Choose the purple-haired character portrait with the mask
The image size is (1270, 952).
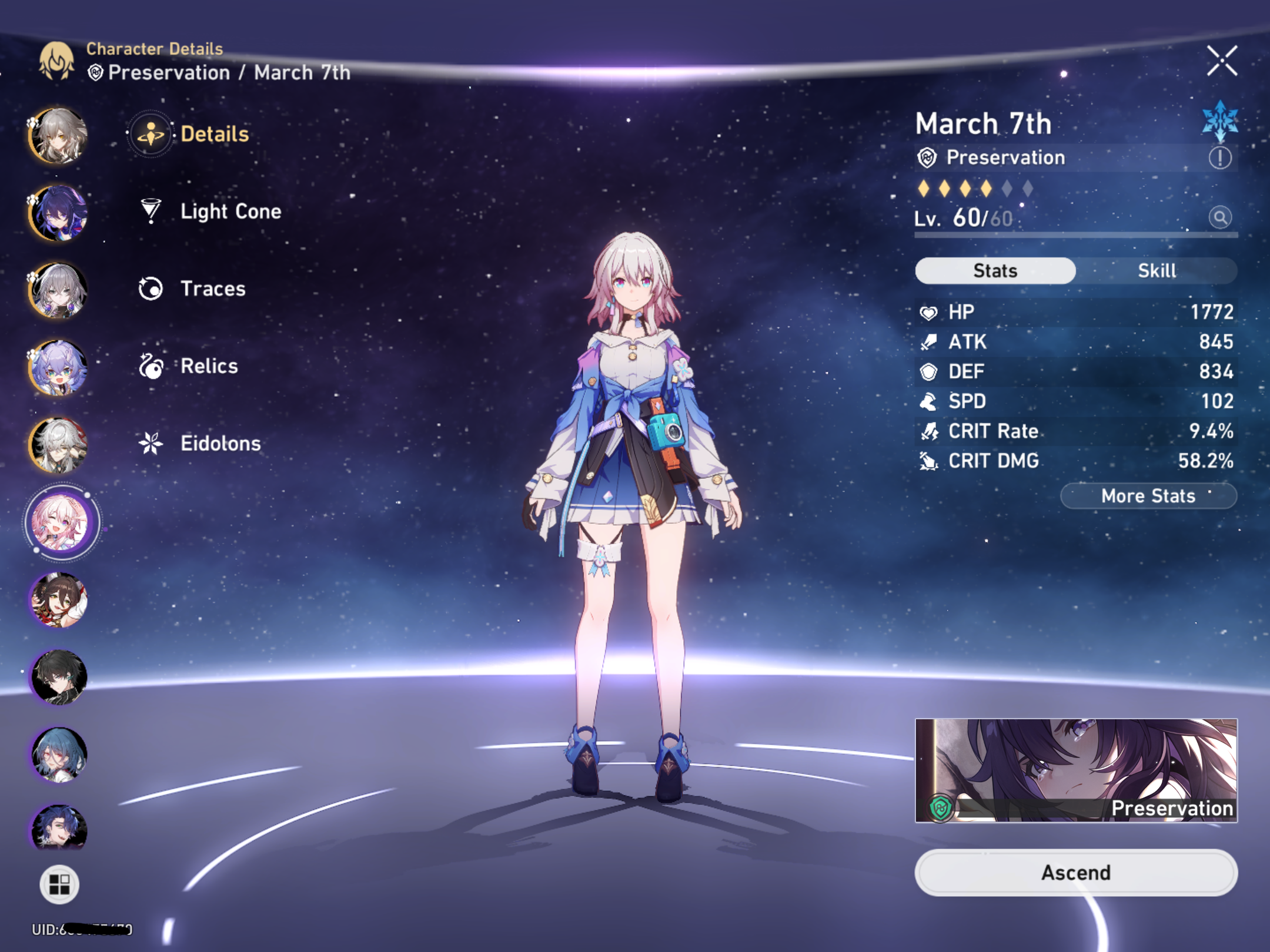(x=59, y=213)
